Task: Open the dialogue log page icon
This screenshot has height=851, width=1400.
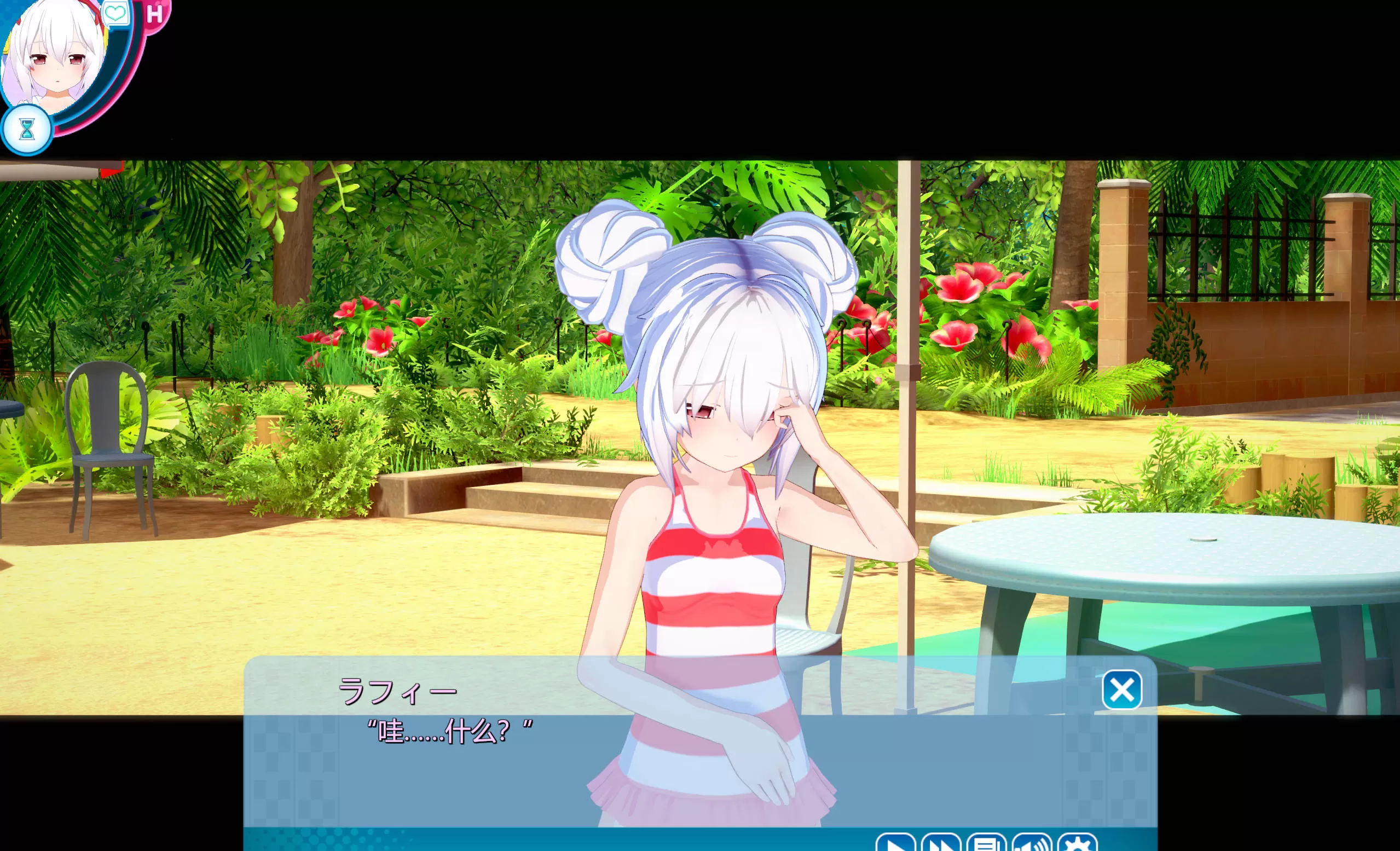Action: click(986, 844)
